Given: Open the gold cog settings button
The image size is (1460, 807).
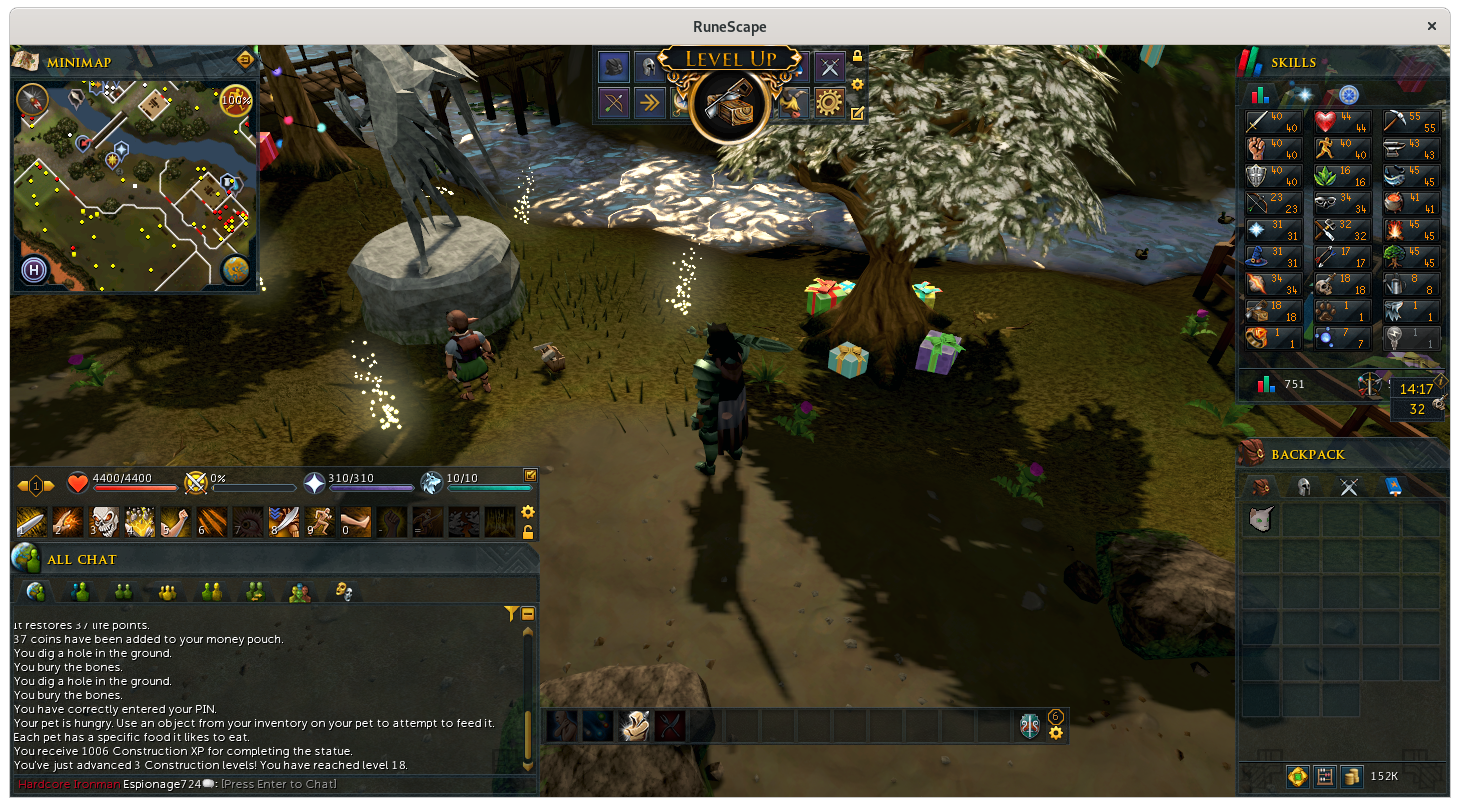Looking at the screenshot, I should (x=829, y=102).
